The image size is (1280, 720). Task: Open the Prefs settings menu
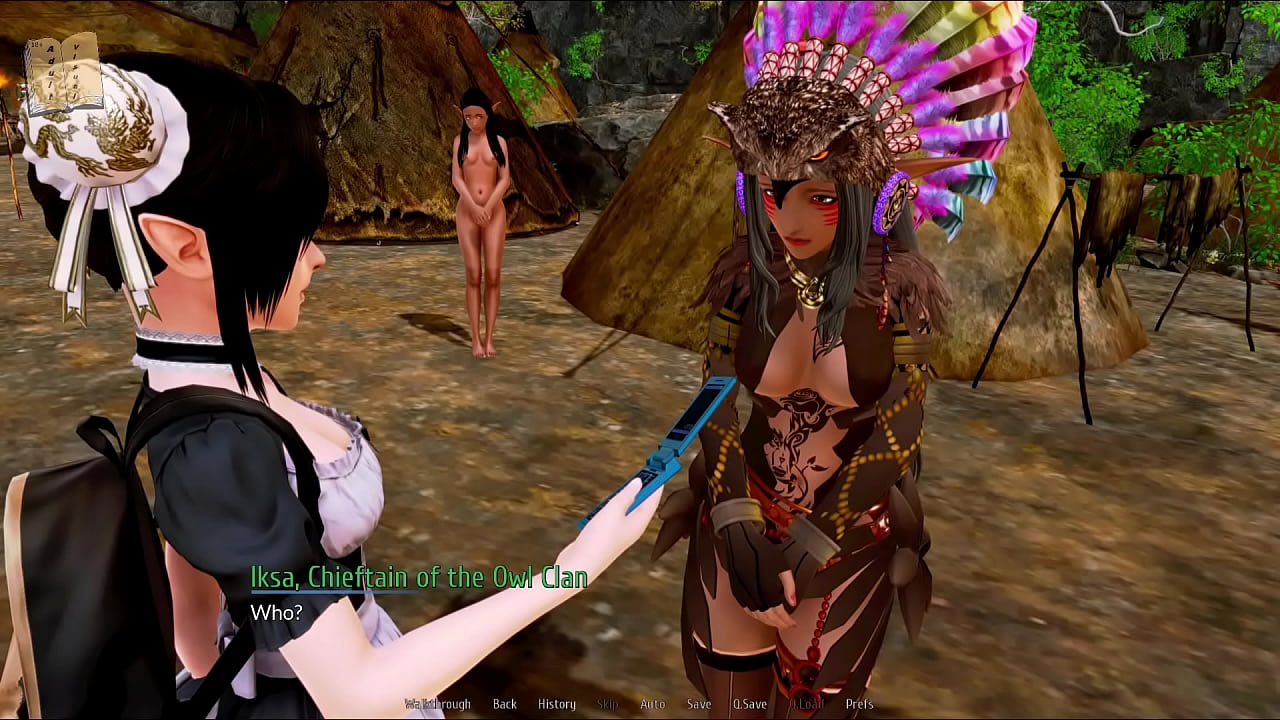tap(859, 704)
